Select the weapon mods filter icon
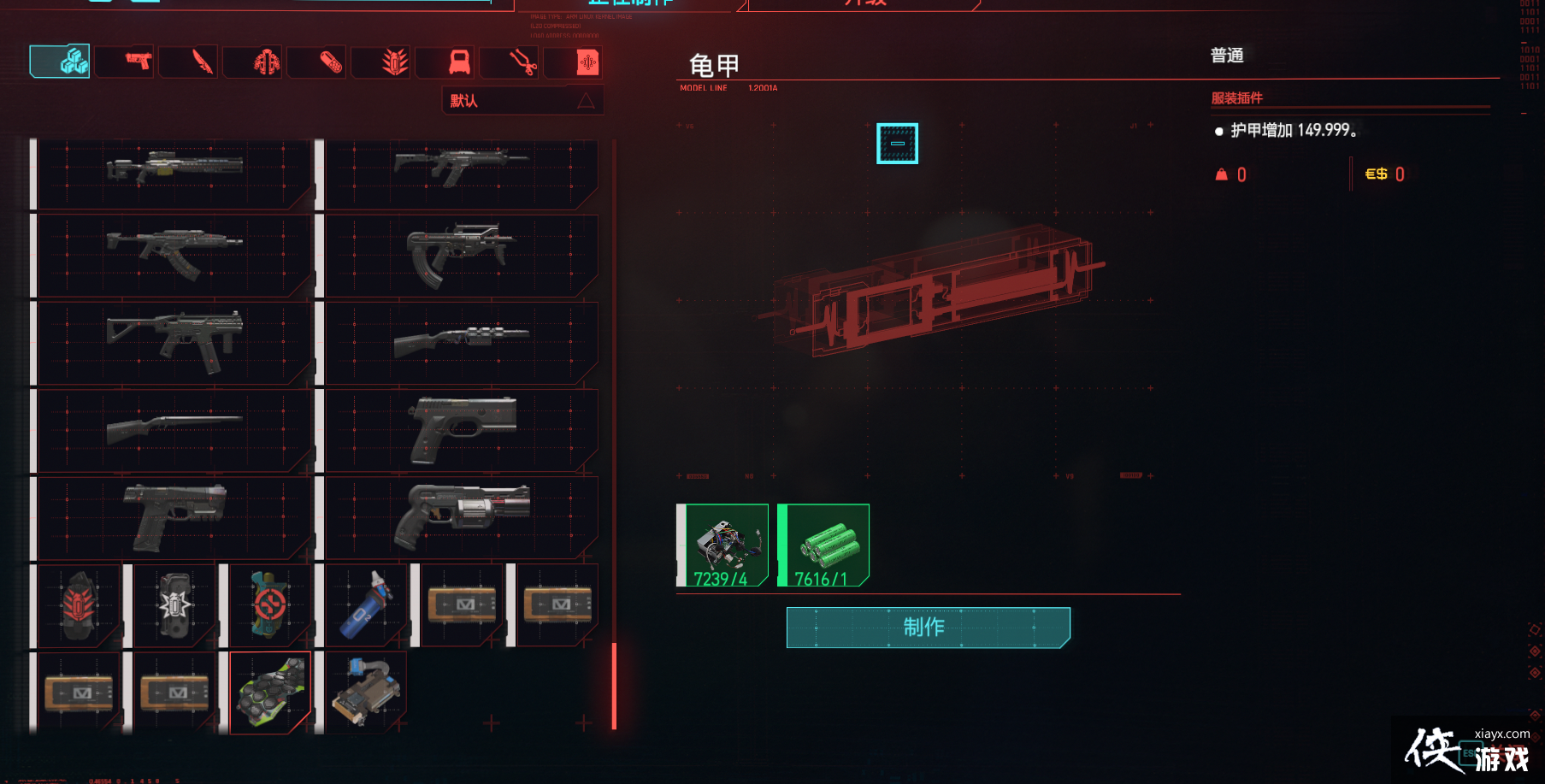1545x784 pixels. pos(381,61)
